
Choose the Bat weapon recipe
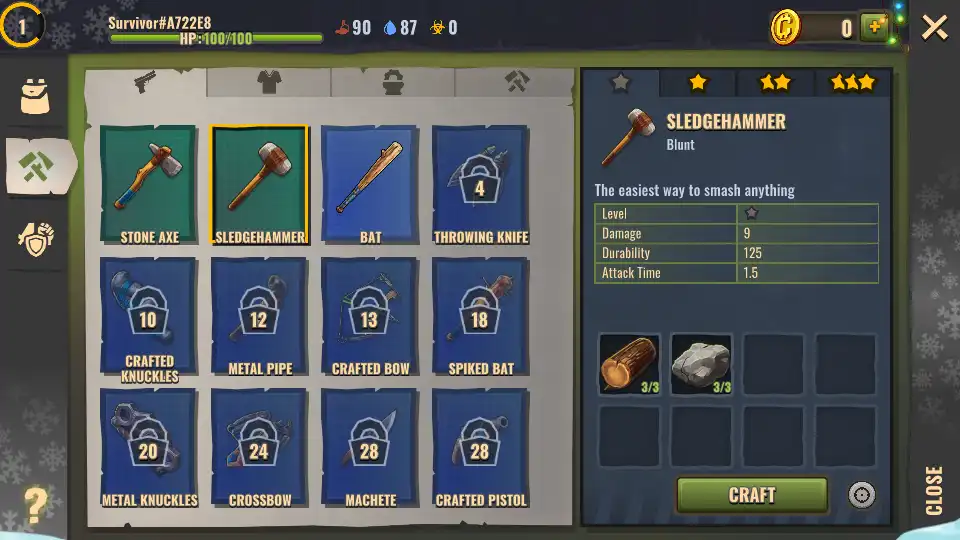(370, 185)
